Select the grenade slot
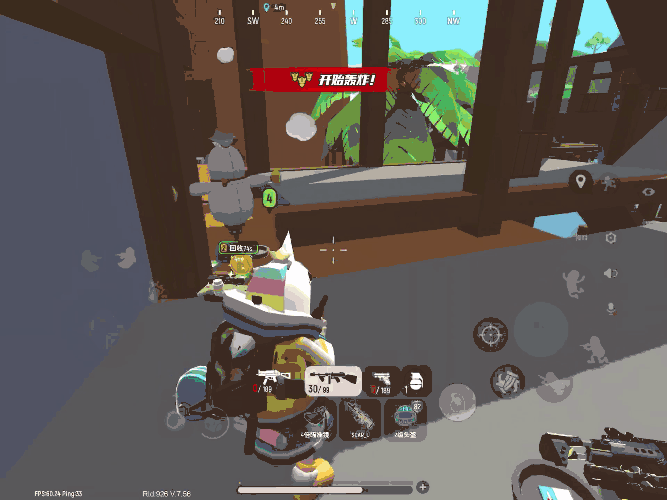The image size is (667, 500). coord(415,380)
